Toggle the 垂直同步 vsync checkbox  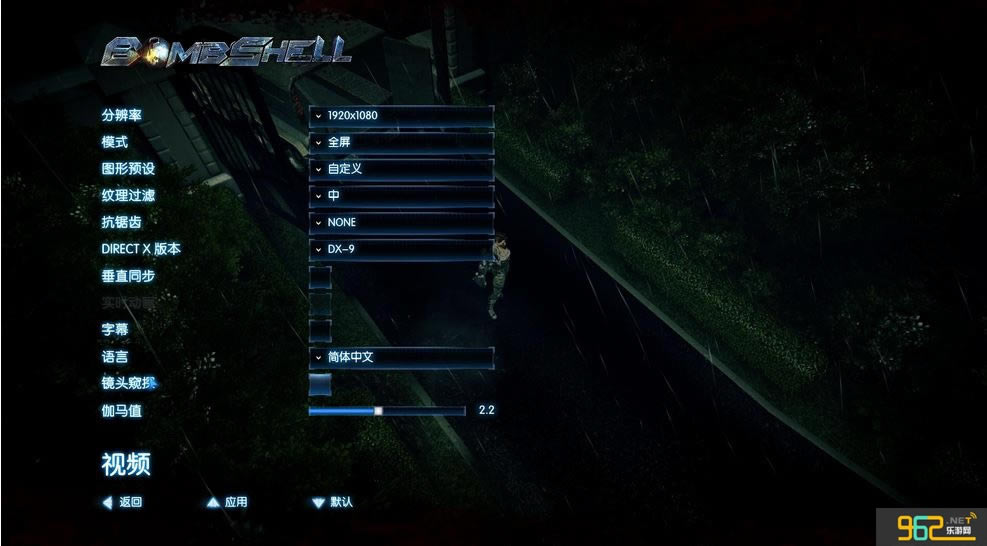[x=320, y=276]
